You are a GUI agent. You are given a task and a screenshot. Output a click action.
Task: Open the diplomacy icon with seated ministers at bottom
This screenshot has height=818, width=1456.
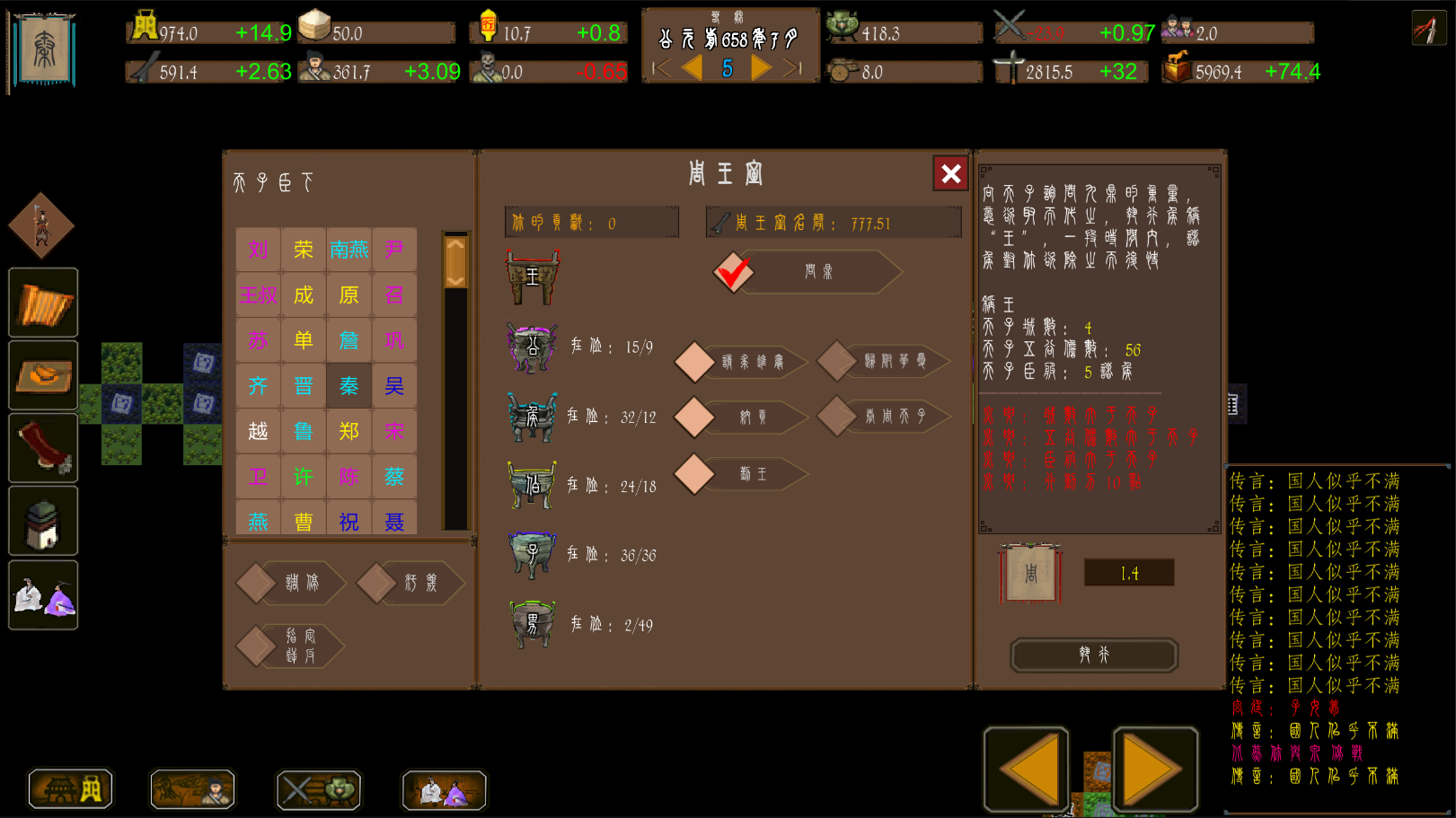(x=443, y=791)
